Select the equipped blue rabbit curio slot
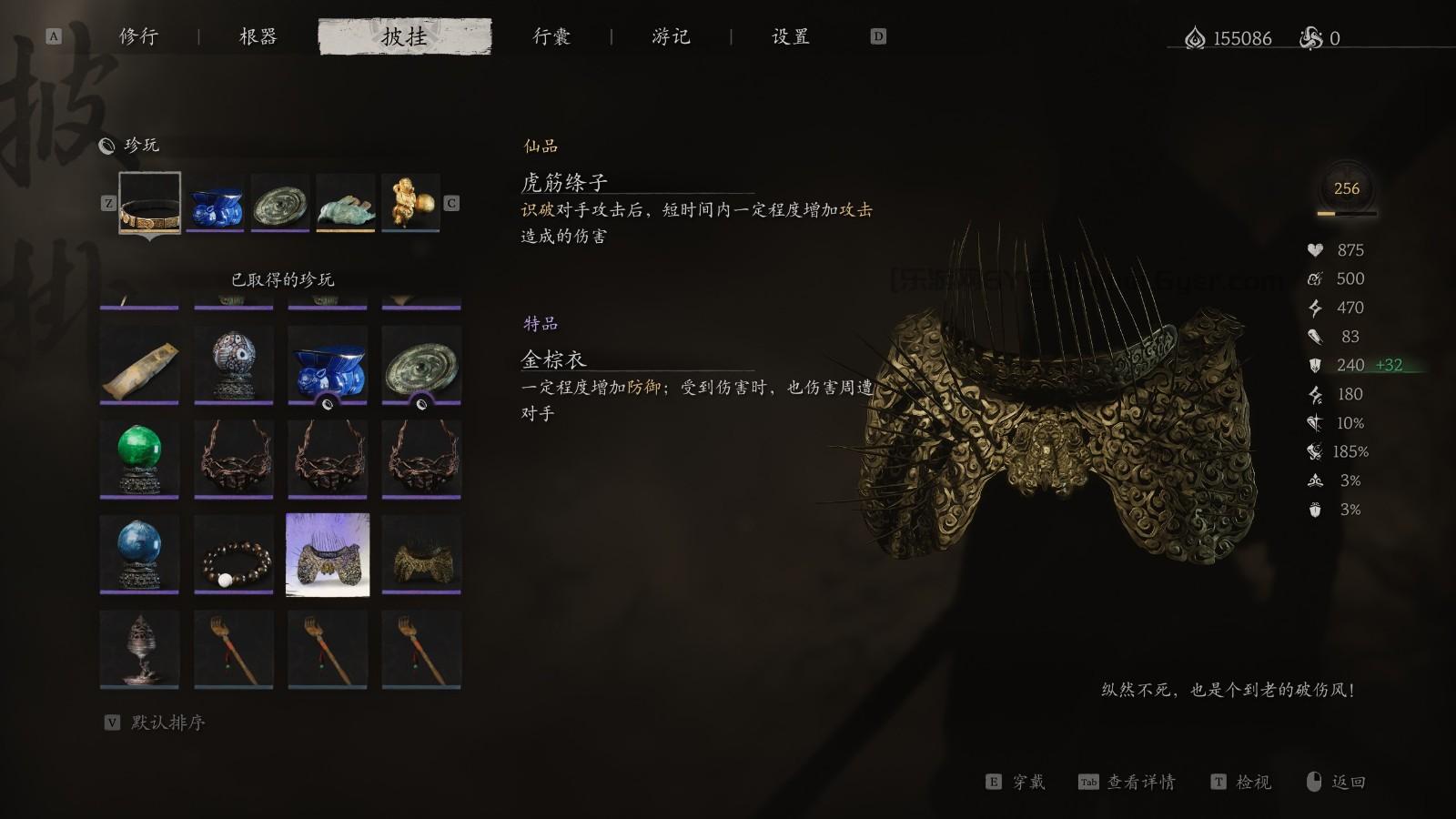This screenshot has width=1456, height=819. 216,207
